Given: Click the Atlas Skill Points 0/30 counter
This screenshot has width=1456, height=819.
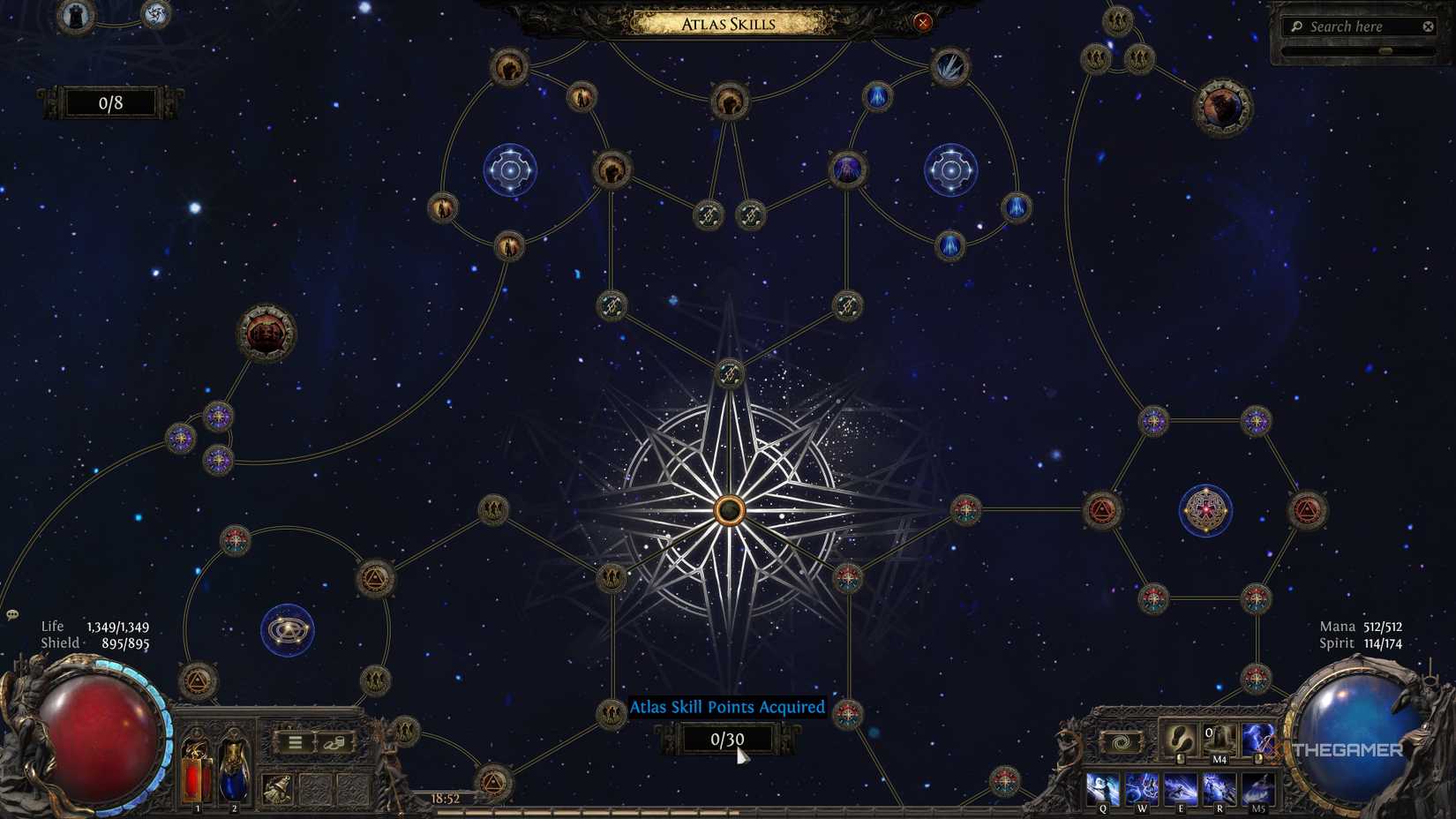Looking at the screenshot, I should click(726, 740).
